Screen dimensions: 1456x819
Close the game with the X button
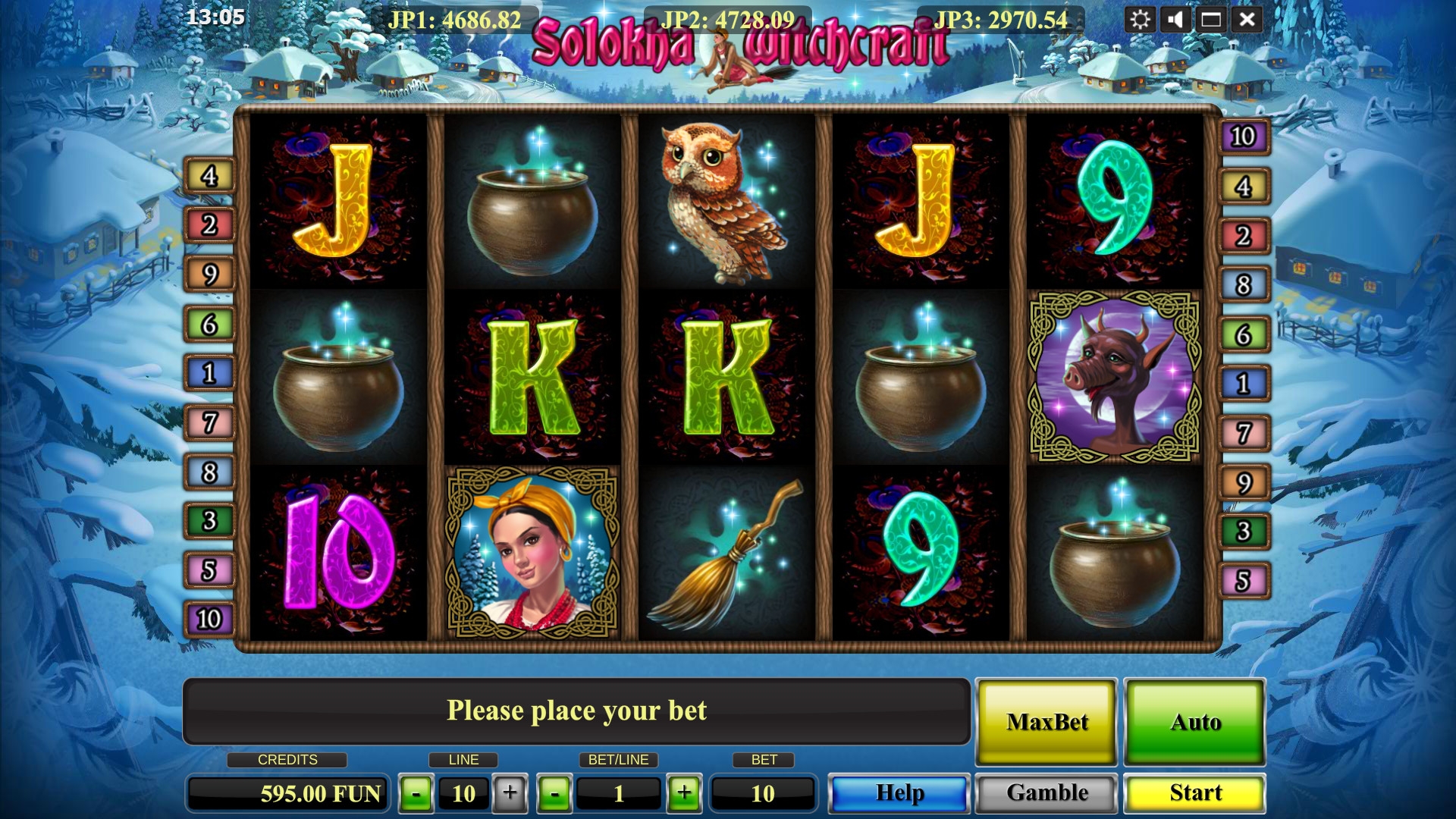[1247, 20]
